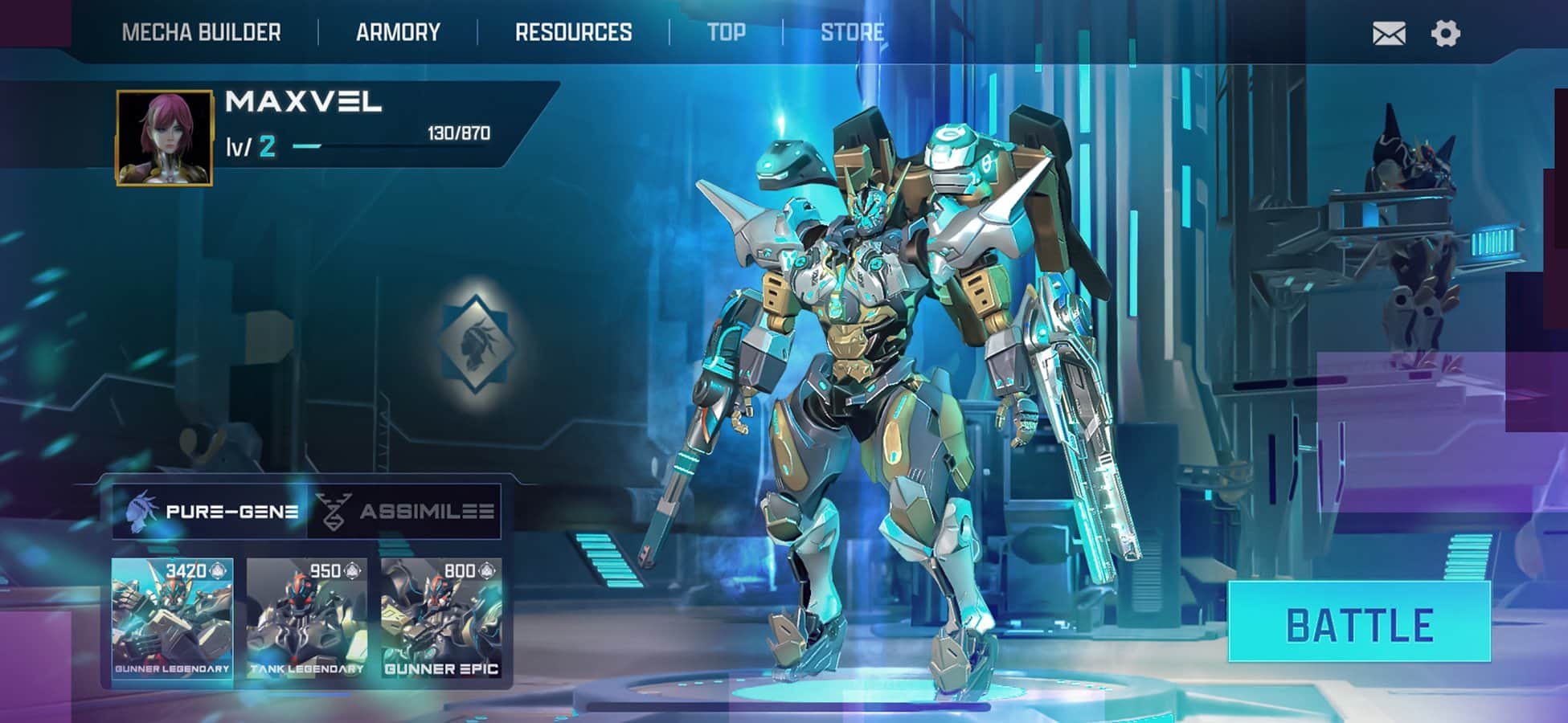Visit the Store
1568x723 pixels.
852,33
